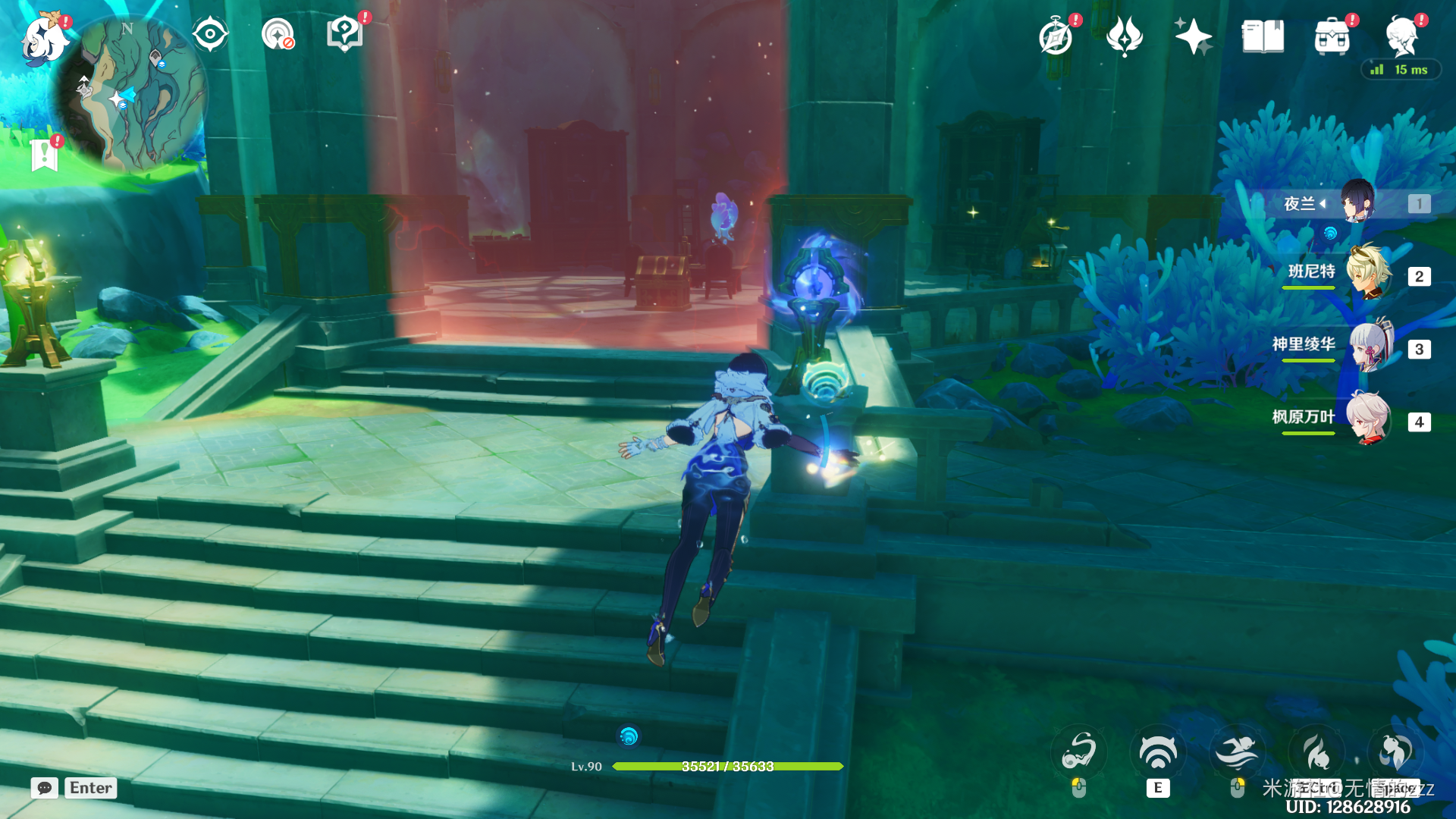The width and height of the screenshot is (1456, 819).
Task: Open the quest navigation eye icon
Action: click(x=210, y=35)
